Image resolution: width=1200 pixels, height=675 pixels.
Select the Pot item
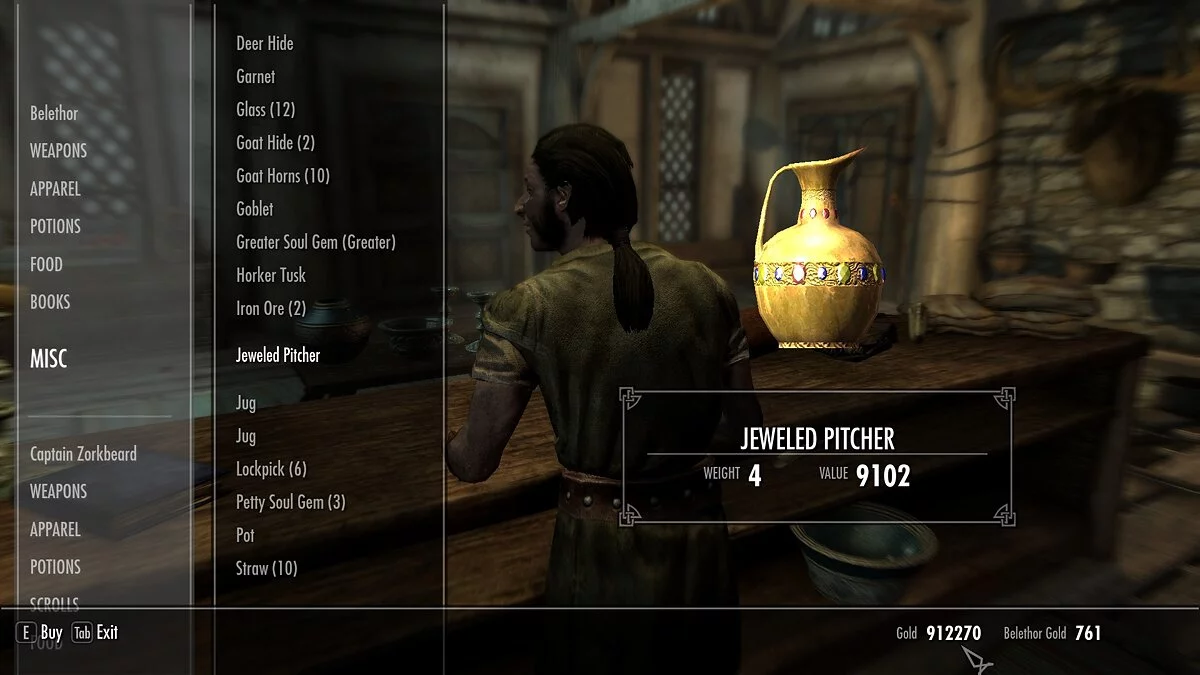click(x=246, y=535)
